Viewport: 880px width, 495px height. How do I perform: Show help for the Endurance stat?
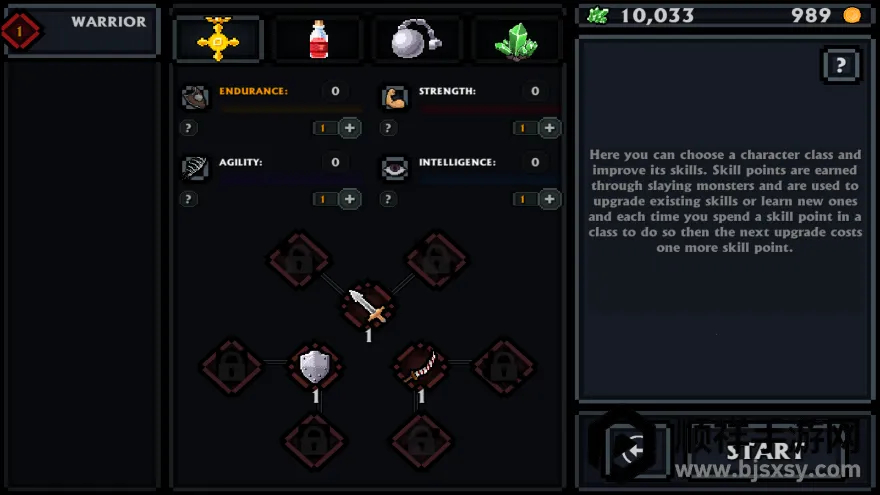point(188,128)
